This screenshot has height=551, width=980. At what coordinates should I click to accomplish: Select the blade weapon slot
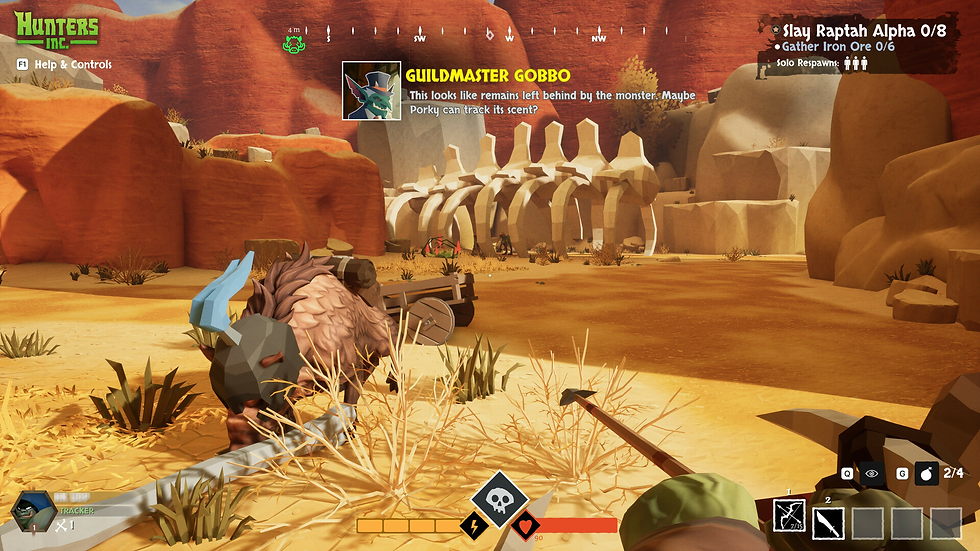[829, 522]
